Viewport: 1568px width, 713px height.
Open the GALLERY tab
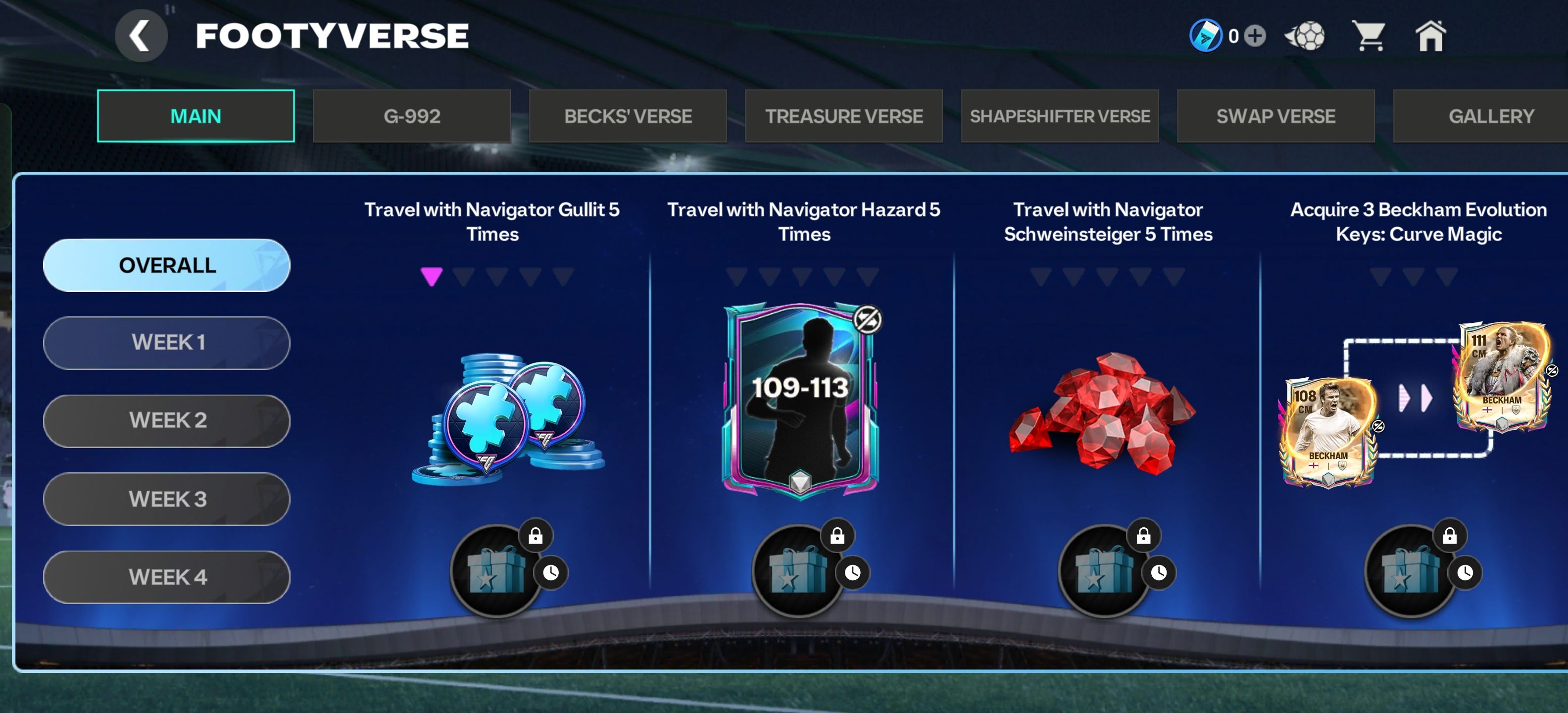(x=1490, y=116)
